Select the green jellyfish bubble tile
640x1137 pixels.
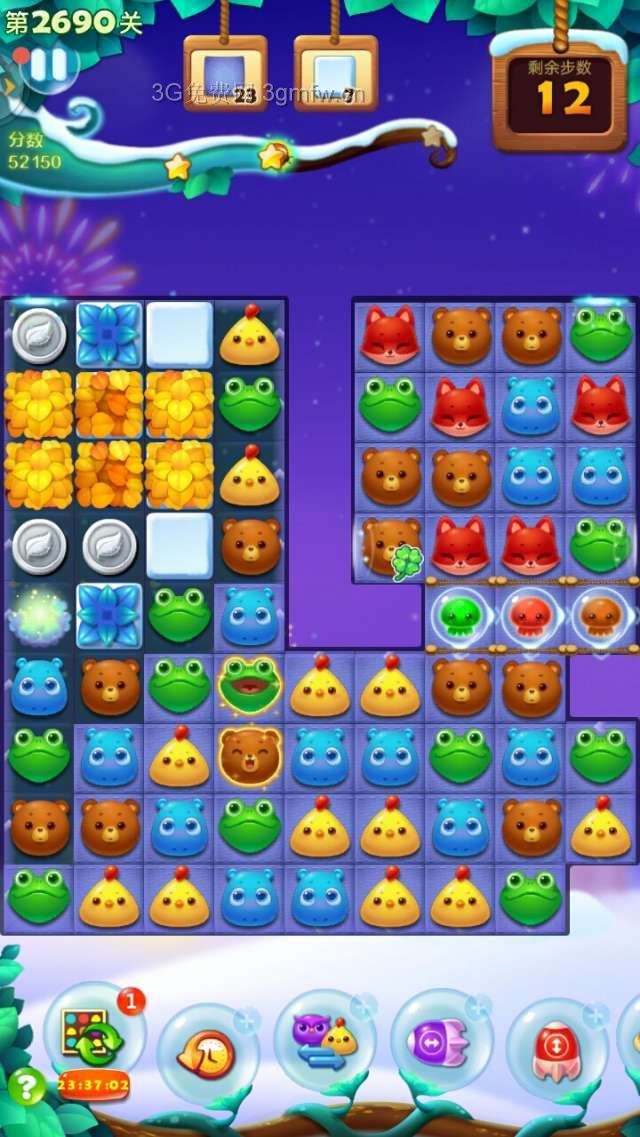pyautogui.click(x=461, y=616)
